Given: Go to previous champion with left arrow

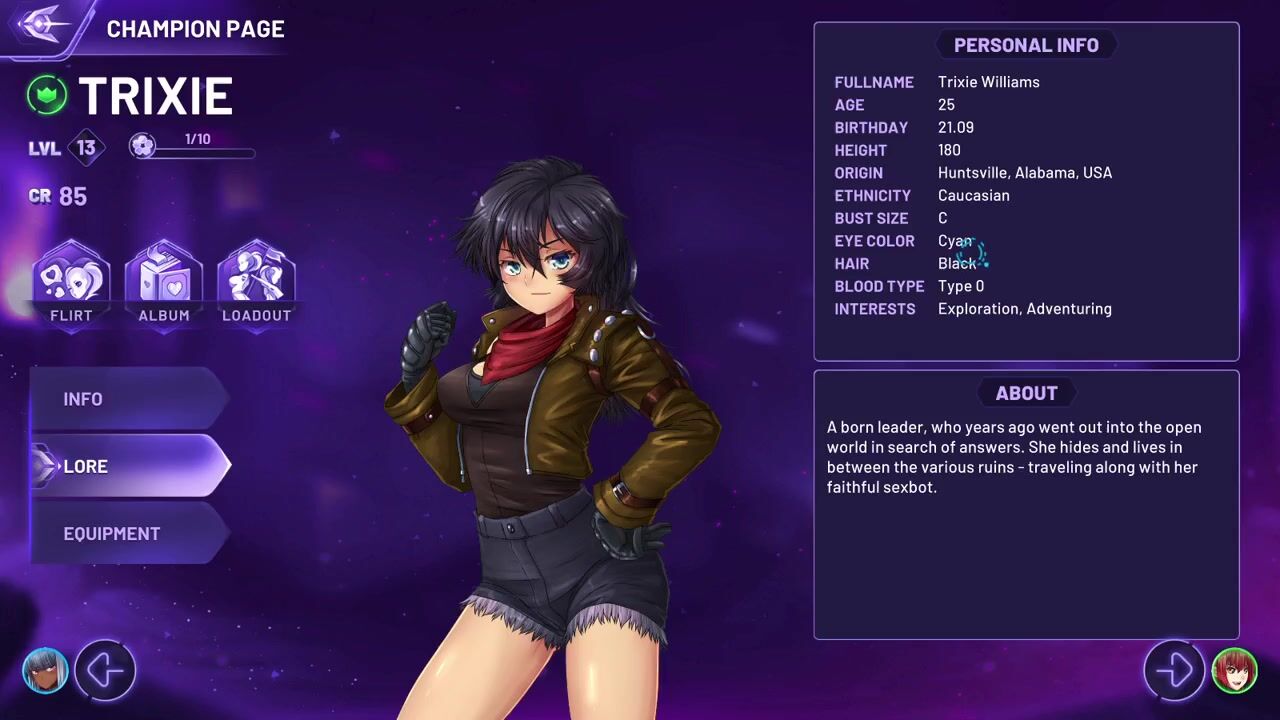Looking at the screenshot, I should pos(105,671).
